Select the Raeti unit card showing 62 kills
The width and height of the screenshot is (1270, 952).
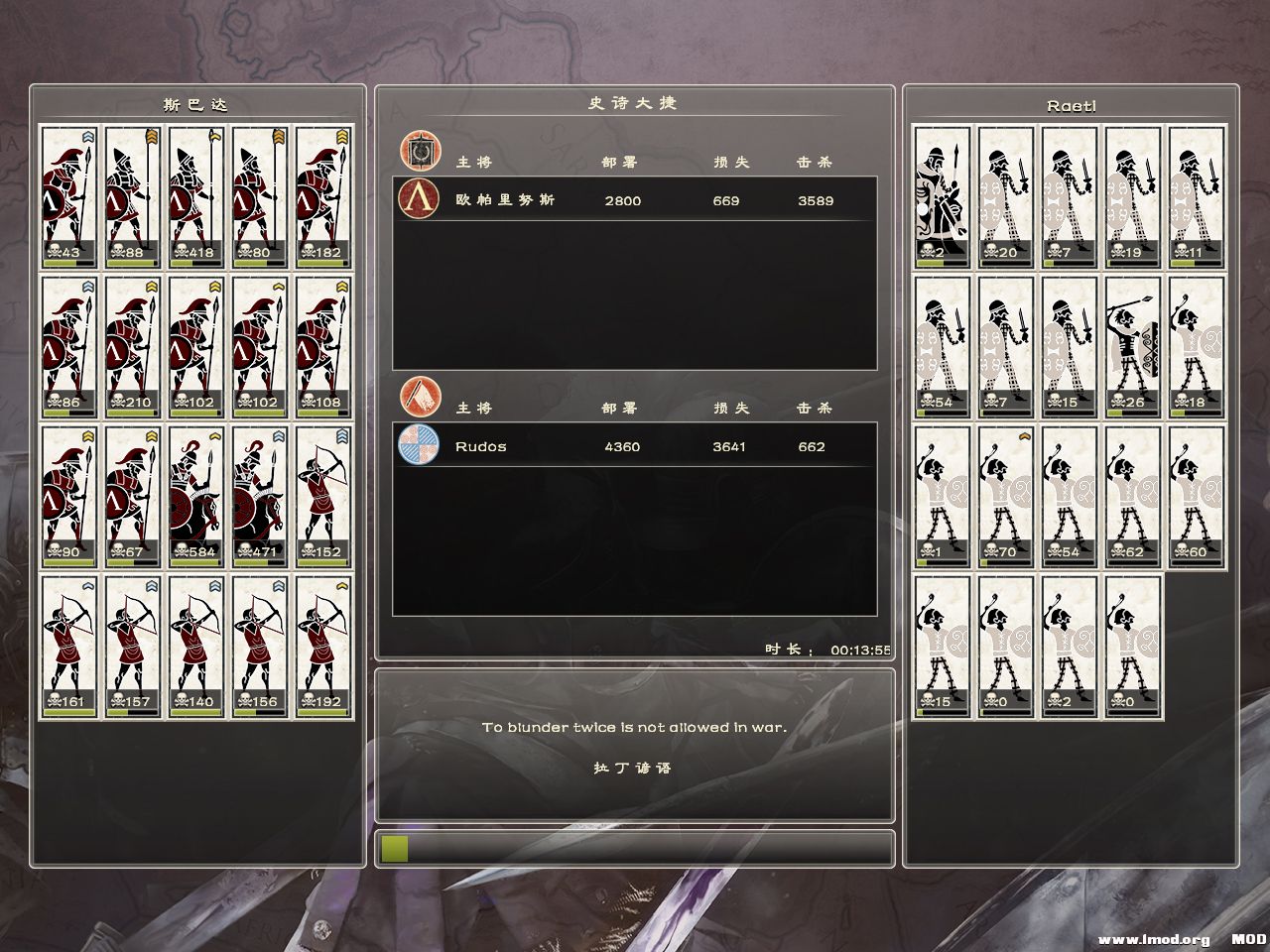click(1133, 496)
